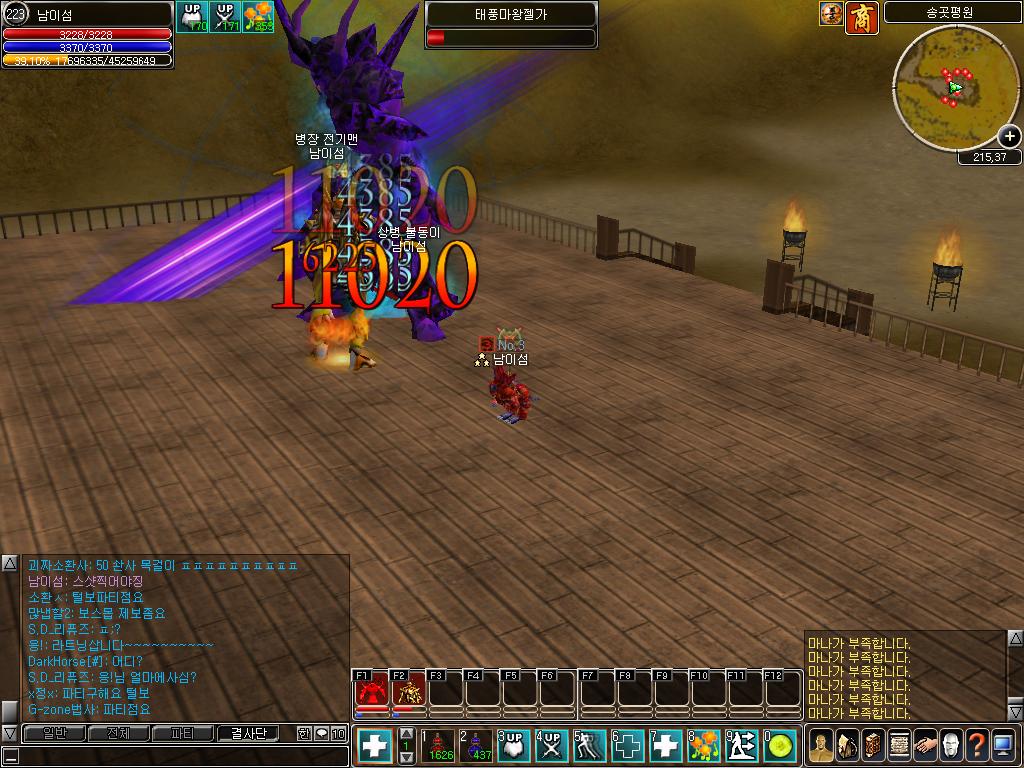Activate the flower skill in slot 8
The width and height of the screenshot is (1024, 768).
pos(704,746)
